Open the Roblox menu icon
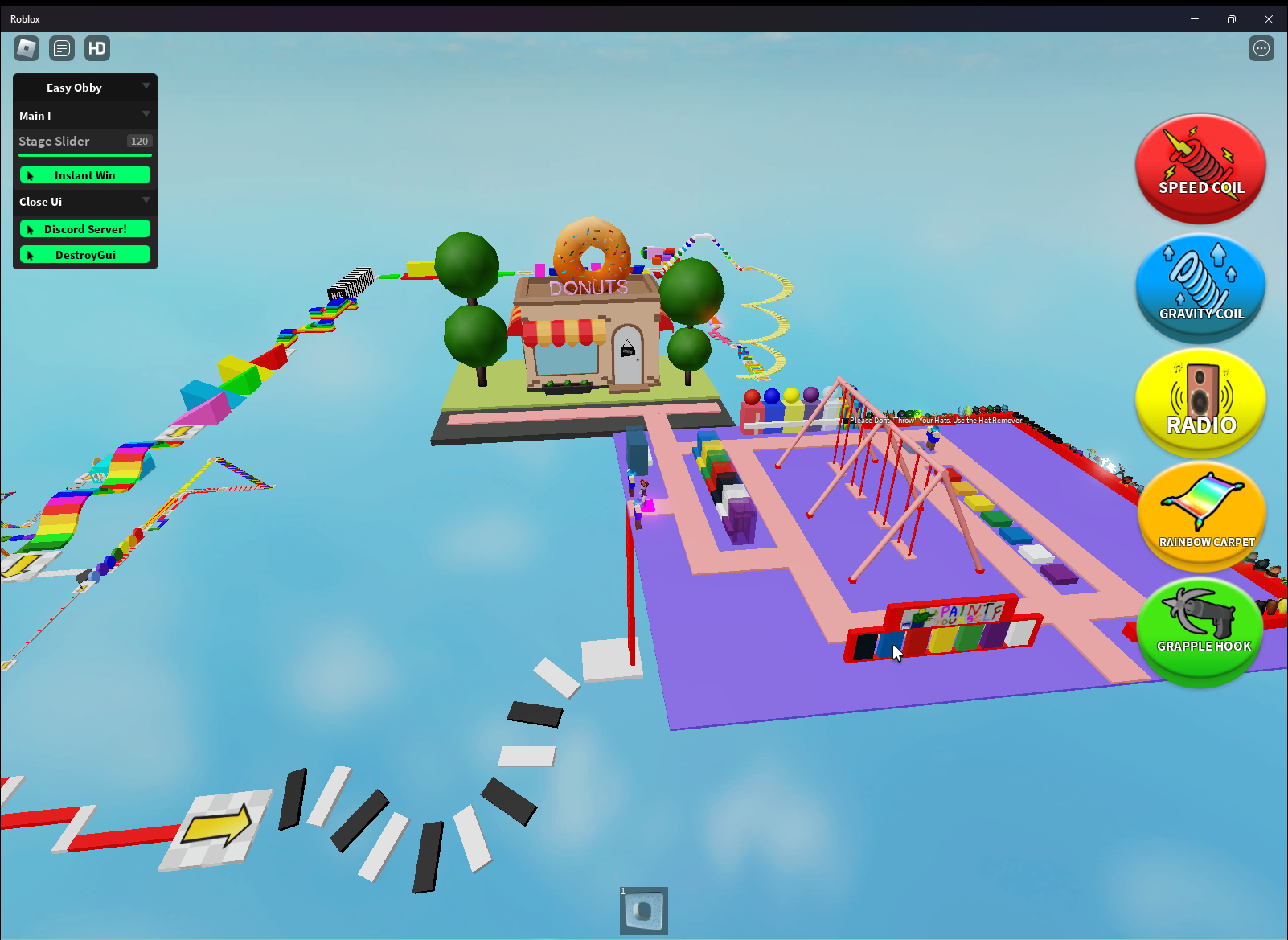1288x940 pixels. pos(25,48)
